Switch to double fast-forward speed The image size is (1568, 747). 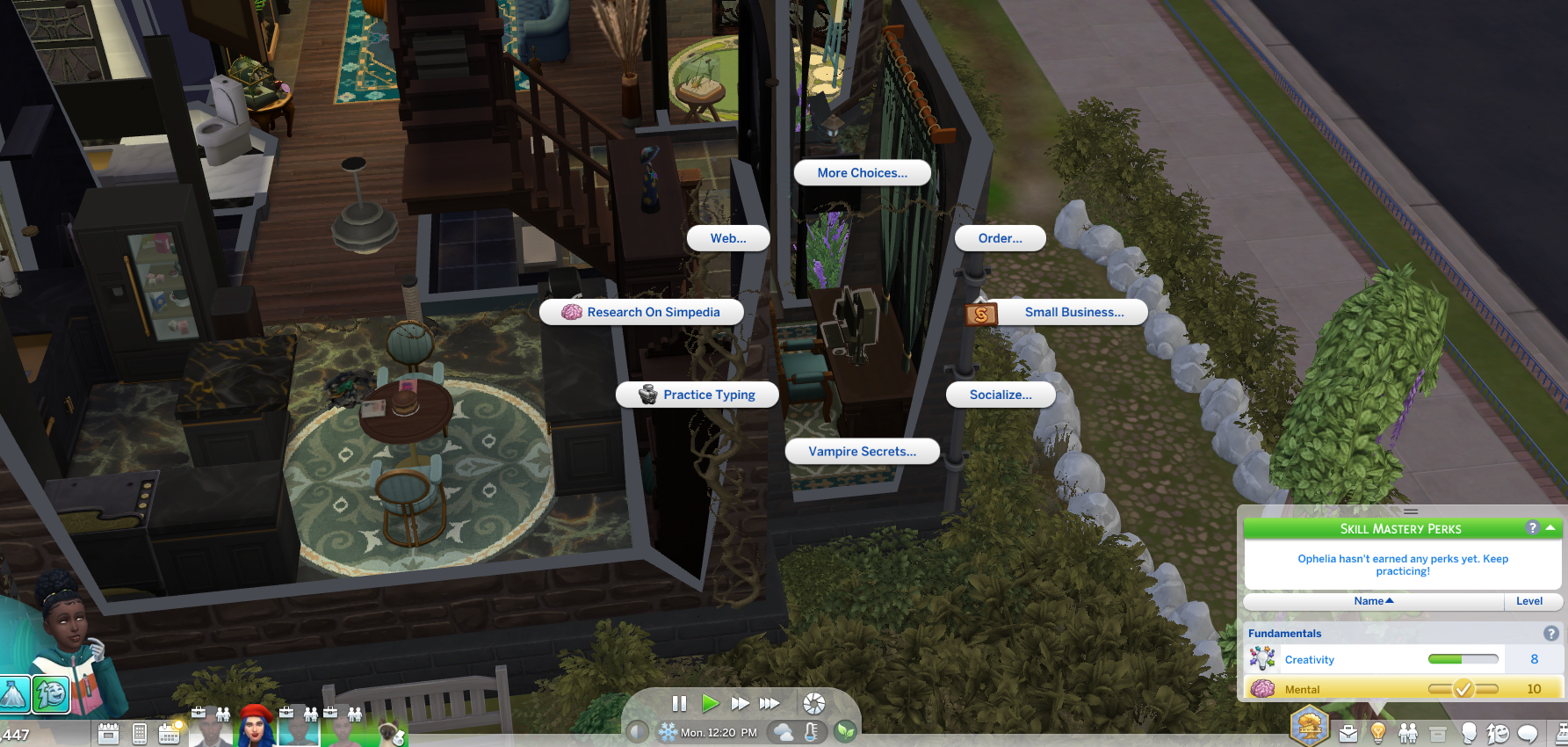pos(740,703)
